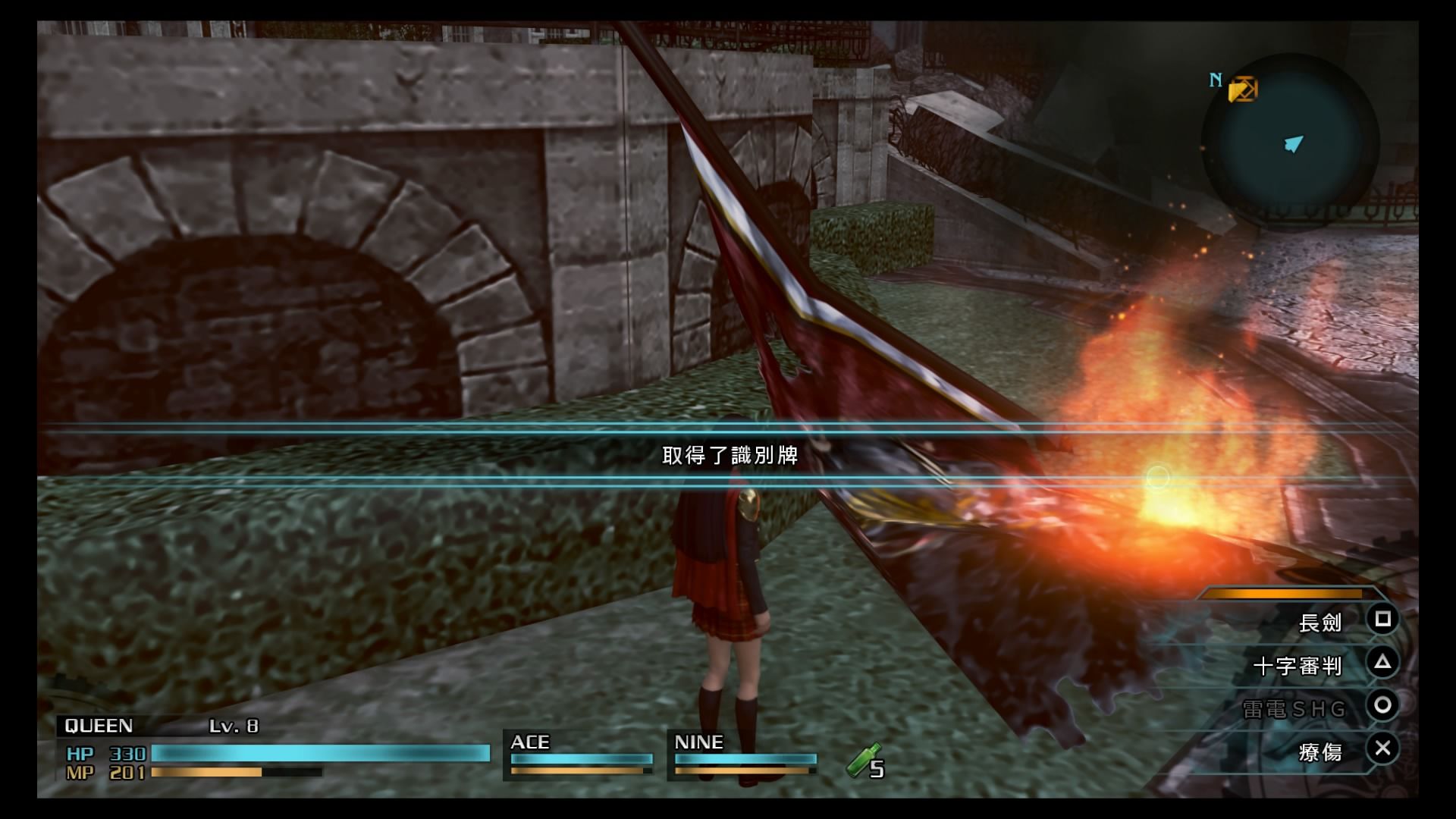Activate the 十字審判 ability
This screenshot has width=1456, height=819.
coord(1298,666)
